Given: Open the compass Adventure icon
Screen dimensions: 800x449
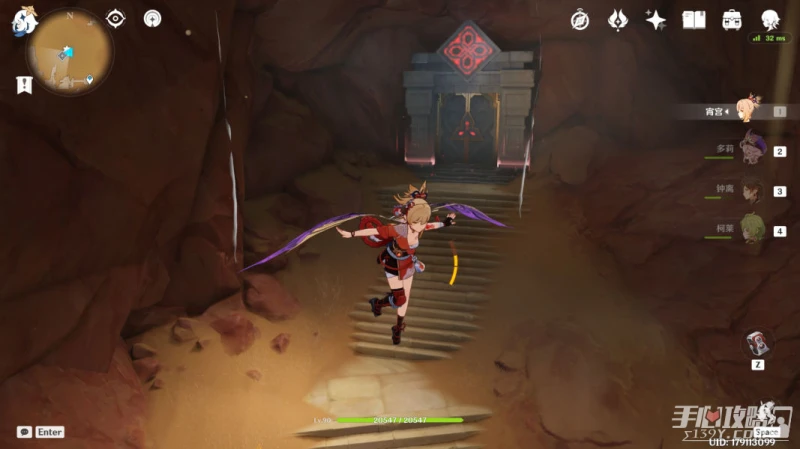Looking at the screenshot, I should coord(580,20).
